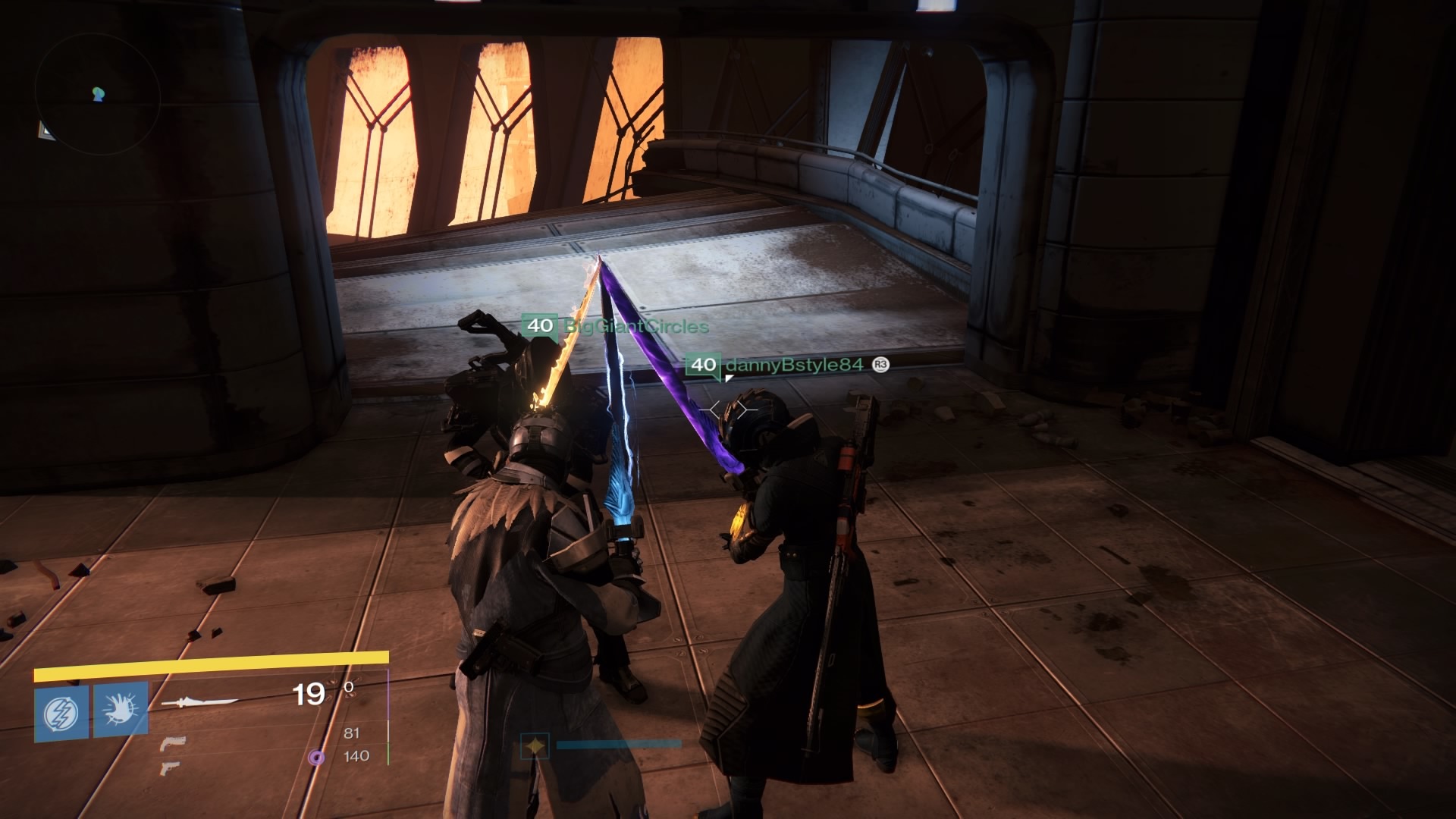Select the melee hand-strike ability icon
The width and height of the screenshot is (1456, 819).
tap(121, 710)
